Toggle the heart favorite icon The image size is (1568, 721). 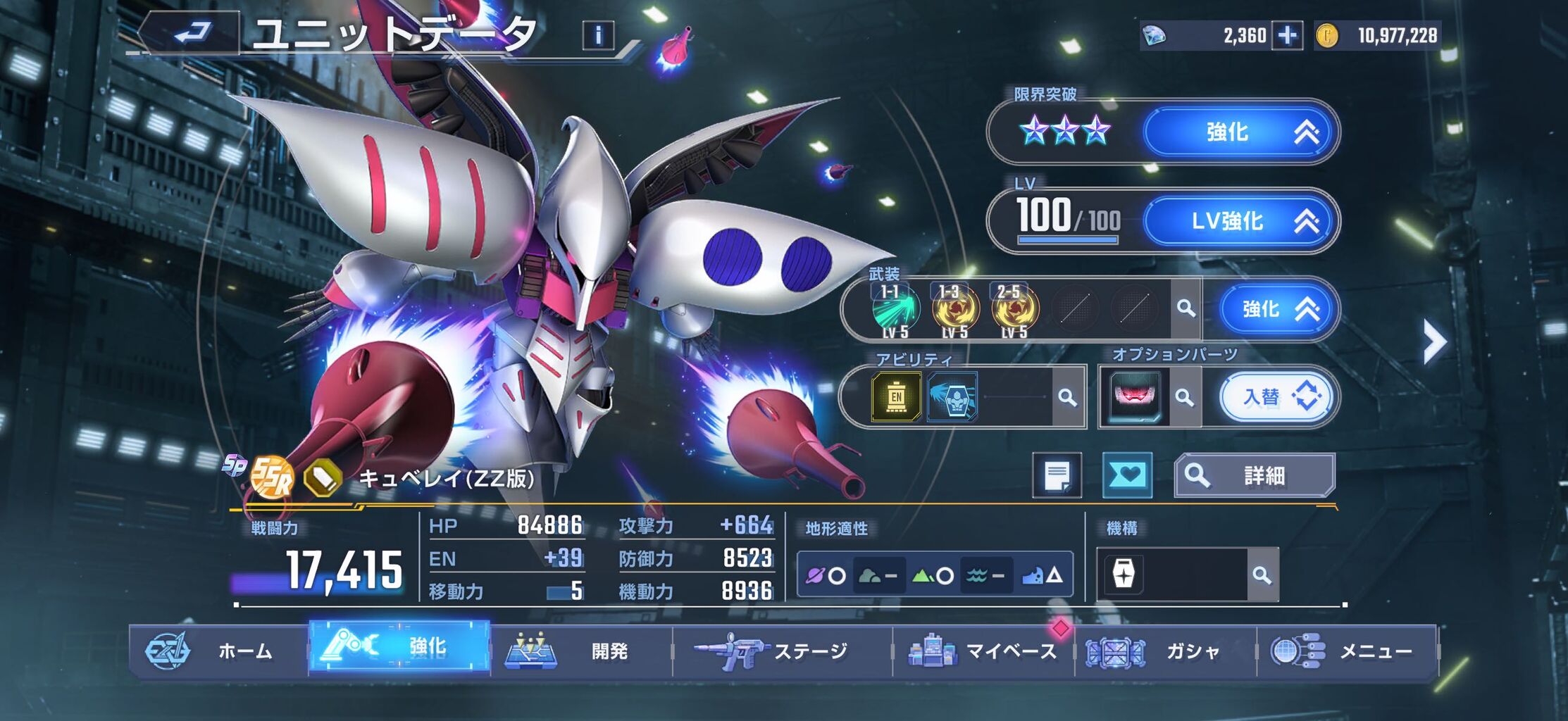click(x=1127, y=476)
